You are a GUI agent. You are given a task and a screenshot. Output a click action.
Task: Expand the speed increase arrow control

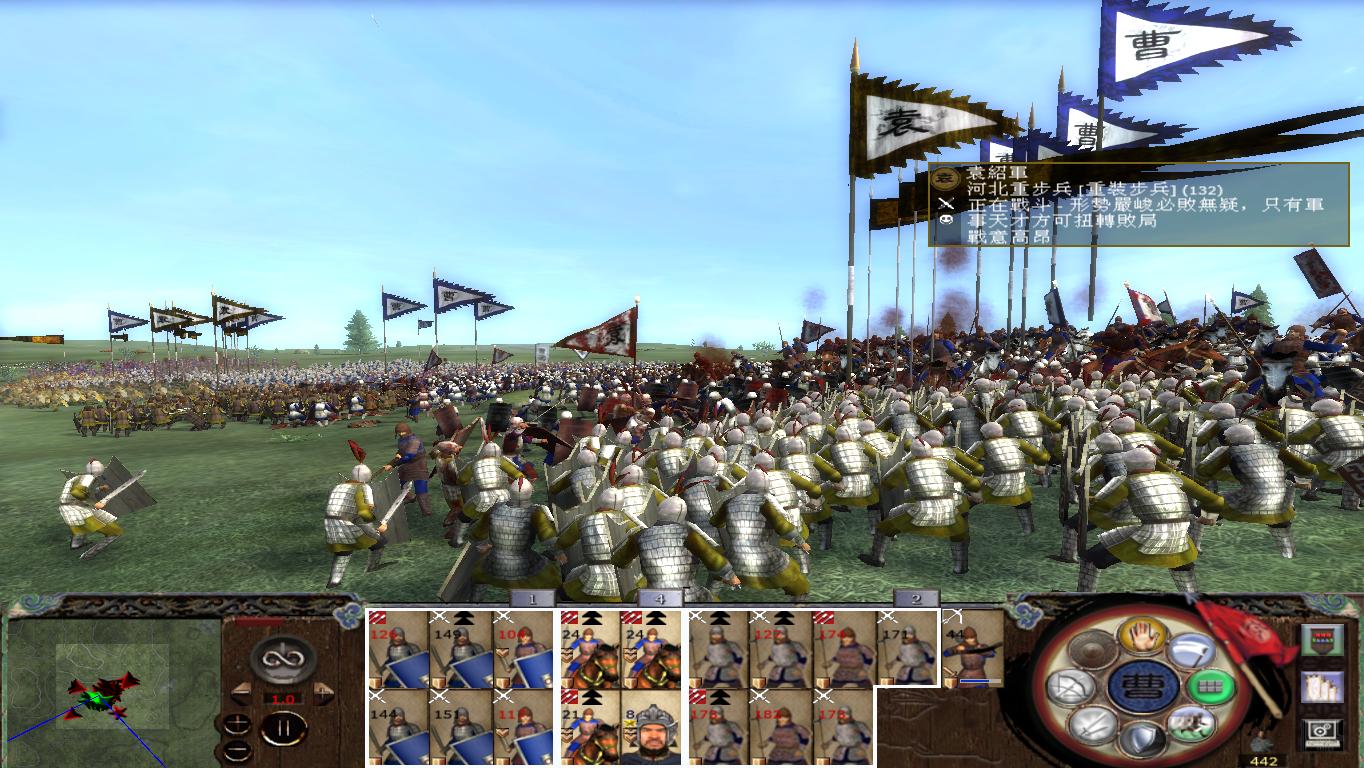point(322,693)
